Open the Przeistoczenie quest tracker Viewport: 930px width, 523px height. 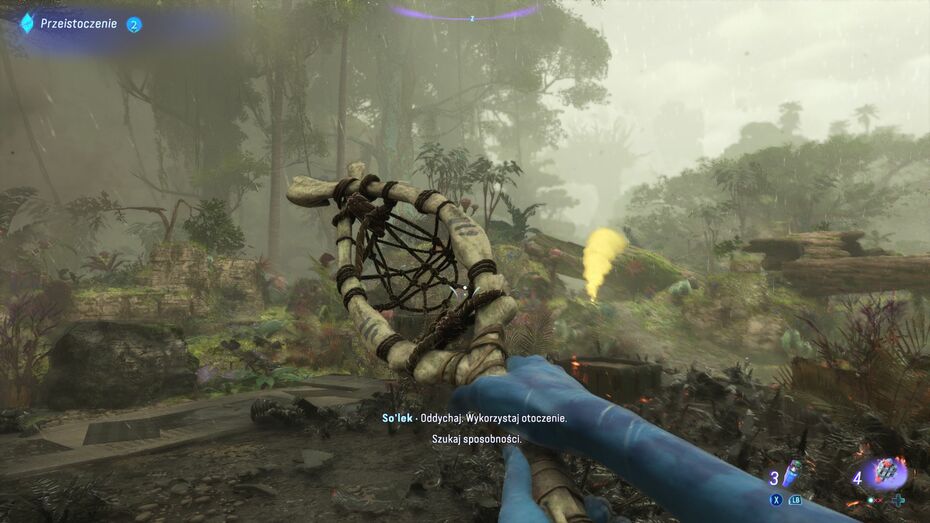tap(79, 23)
